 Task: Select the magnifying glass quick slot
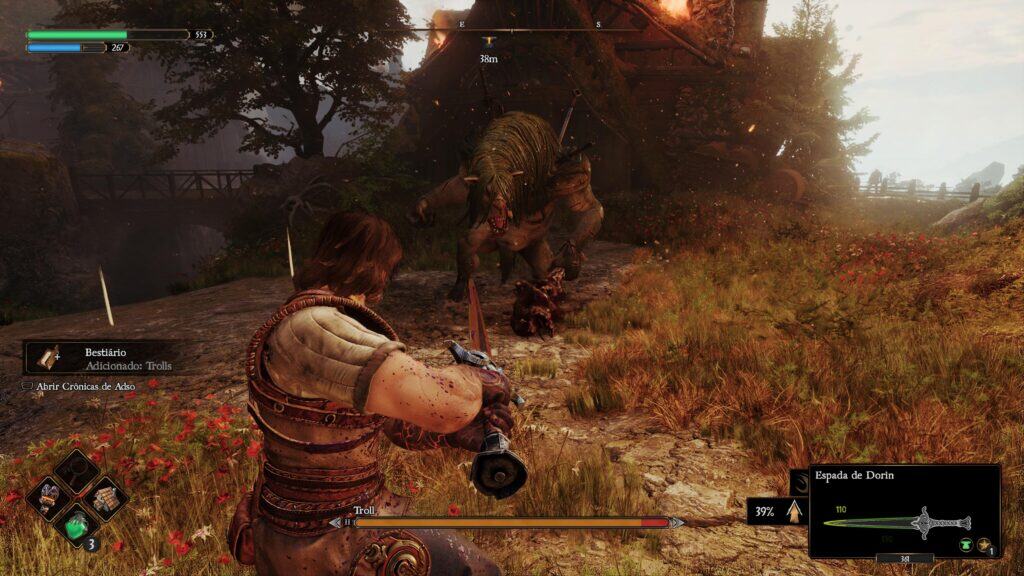[x=77, y=470]
